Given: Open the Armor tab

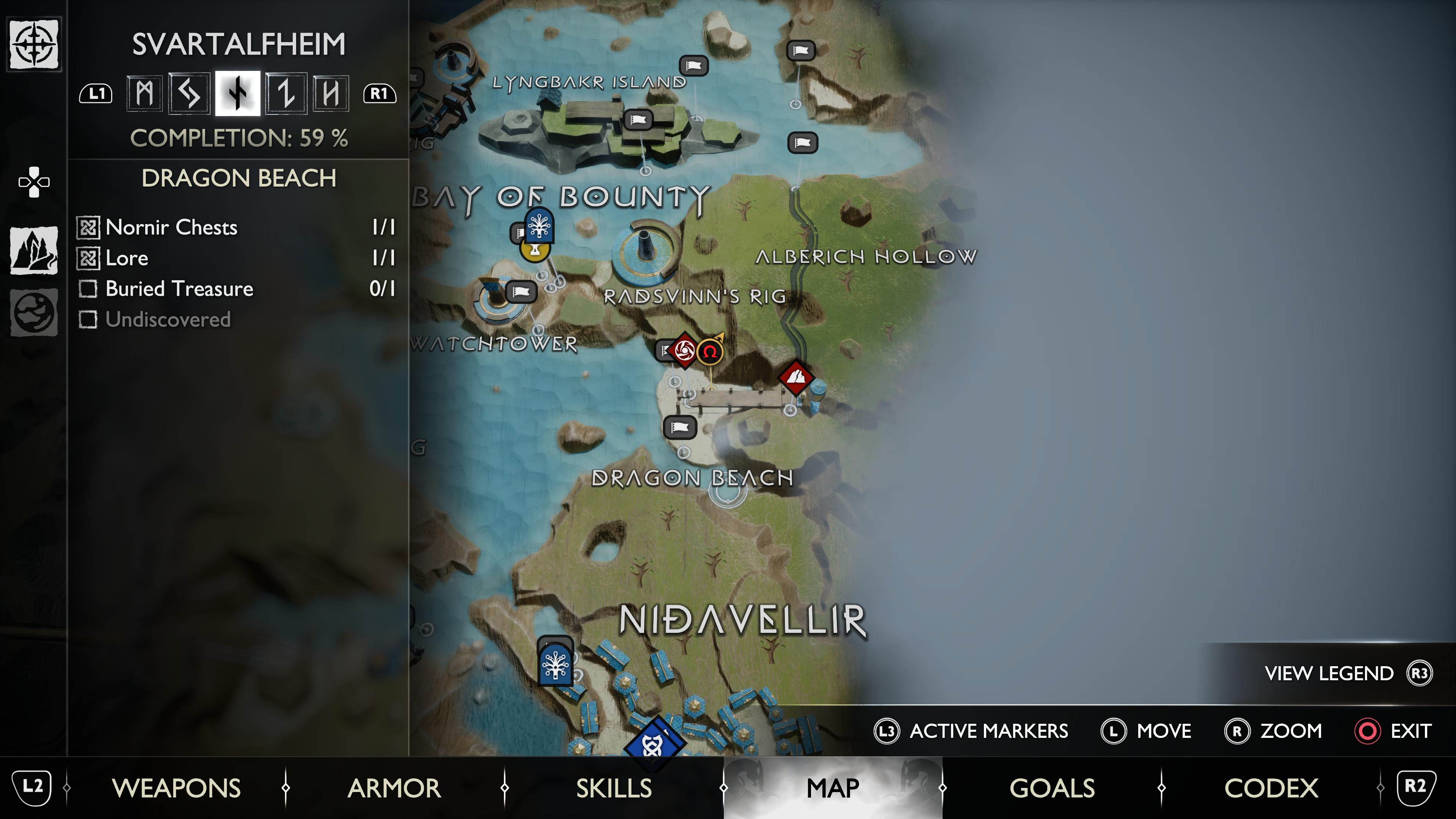Looking at the screenshot, I should point(394,788).
